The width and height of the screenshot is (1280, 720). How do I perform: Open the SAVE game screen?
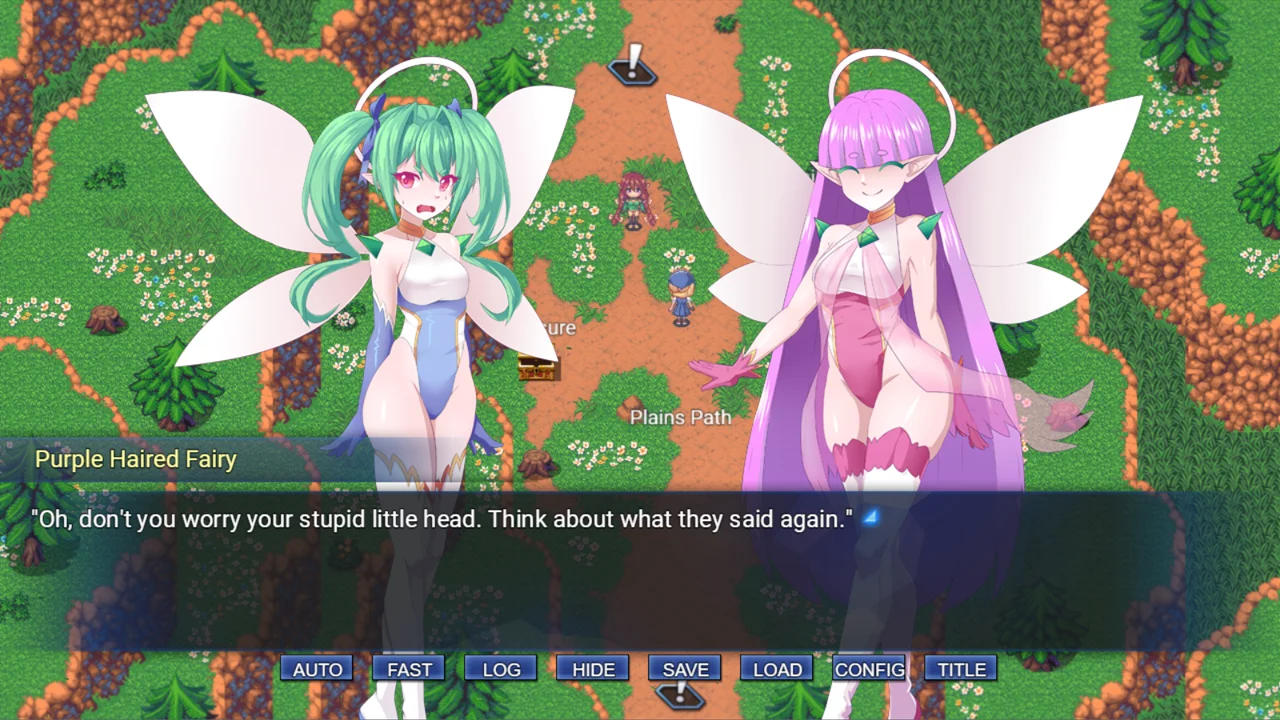coord(685,669)
